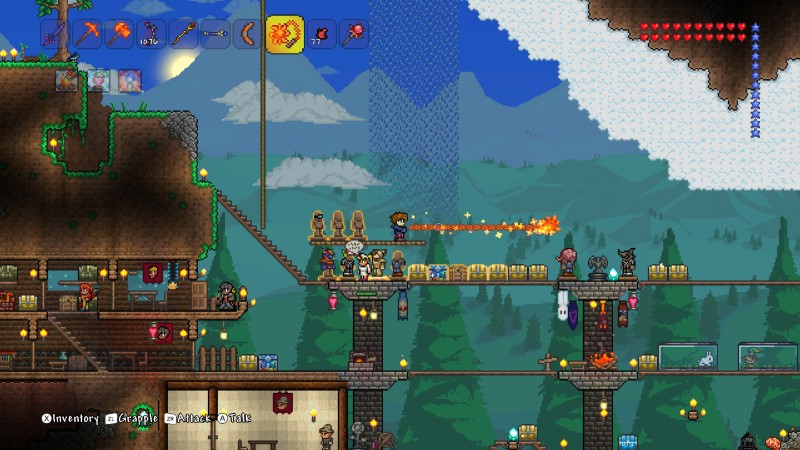Select the red item stack of 77
This screenshot has width=800, height=450.
[x=320, y=36]
